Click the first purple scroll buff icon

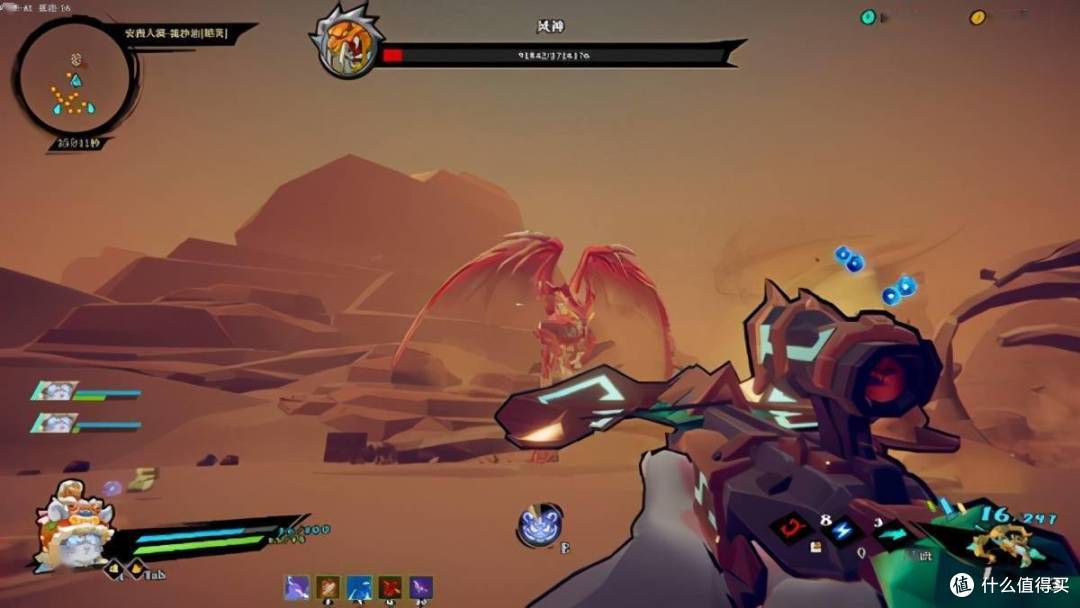[297, 587]
